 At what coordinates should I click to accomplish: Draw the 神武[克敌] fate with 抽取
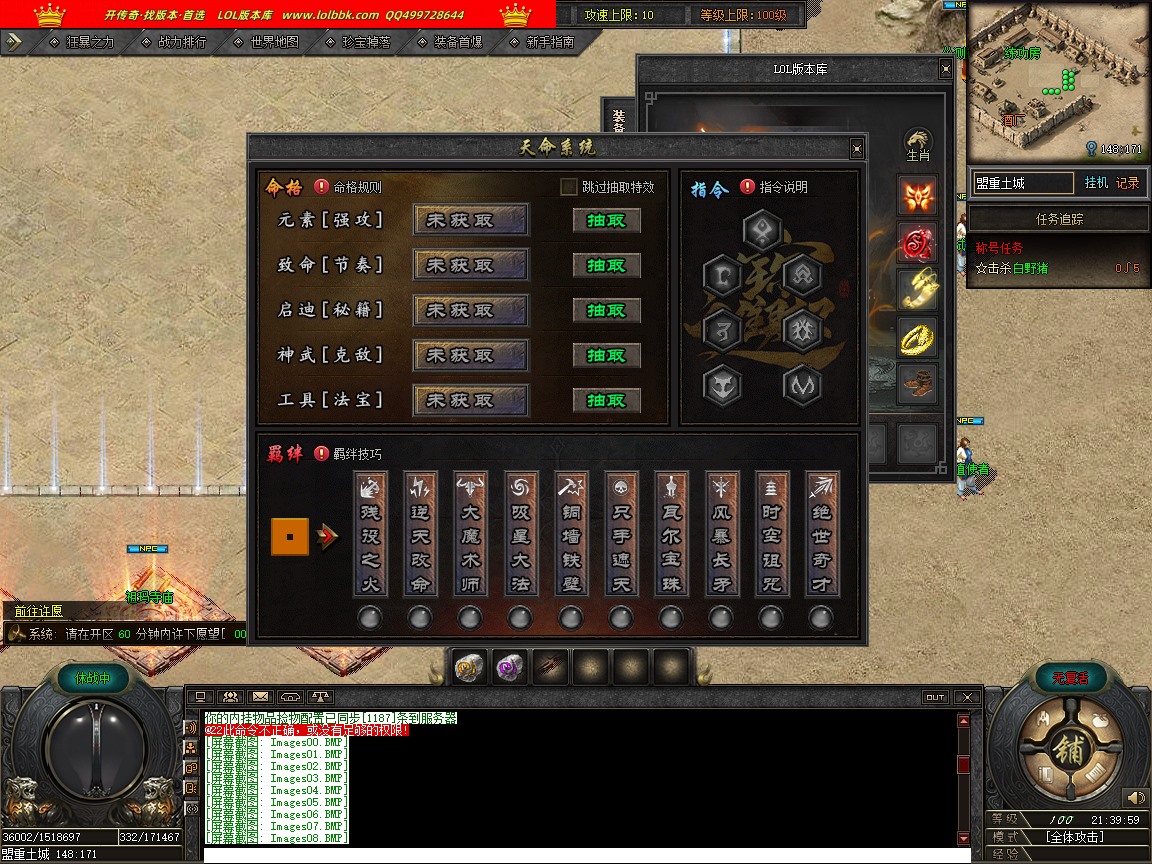click(x=606, y=355)
